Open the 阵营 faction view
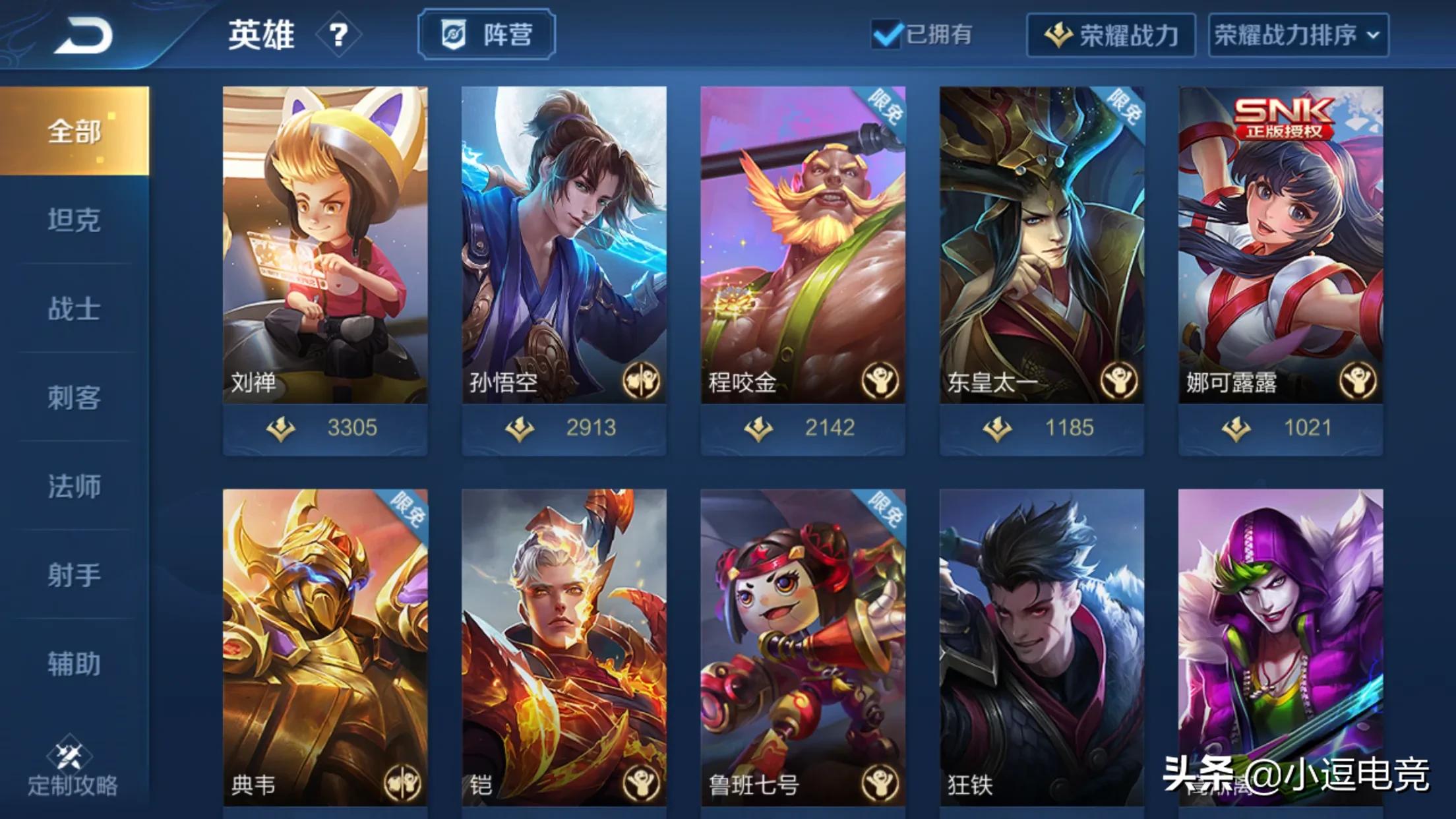 click(x=487, y=36)
